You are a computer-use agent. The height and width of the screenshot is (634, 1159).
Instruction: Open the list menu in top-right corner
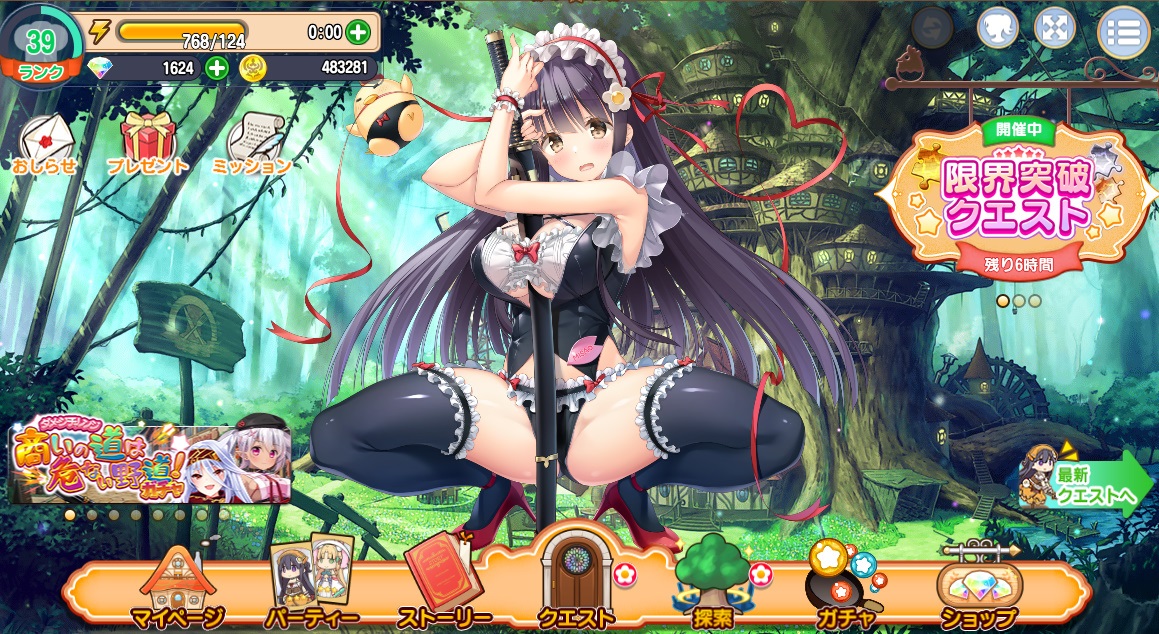click(x=1124, y=31)
